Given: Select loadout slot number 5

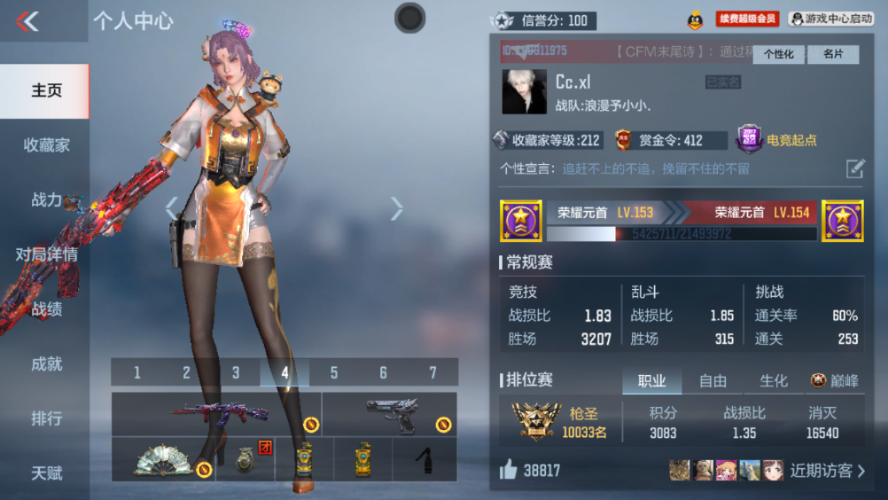Looking at the screenshot, I should [x=334, y=373].
